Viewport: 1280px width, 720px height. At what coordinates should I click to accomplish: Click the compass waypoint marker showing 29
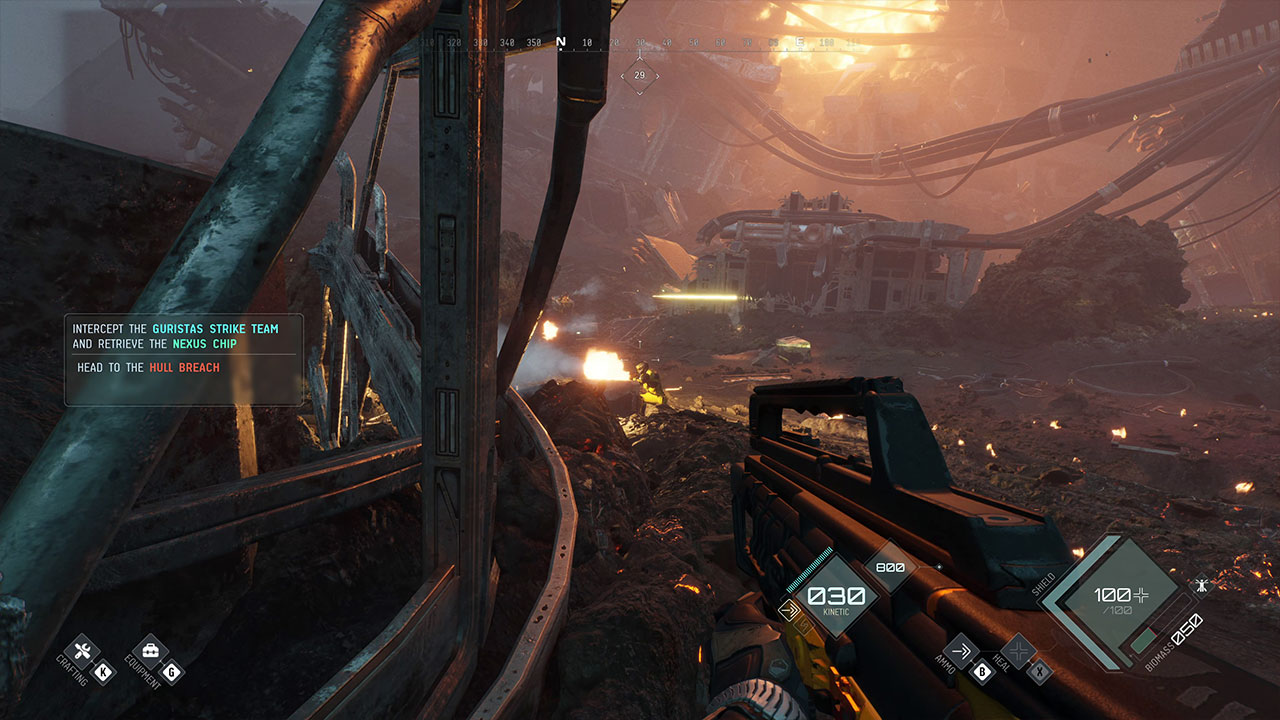[x=639, y=76]
